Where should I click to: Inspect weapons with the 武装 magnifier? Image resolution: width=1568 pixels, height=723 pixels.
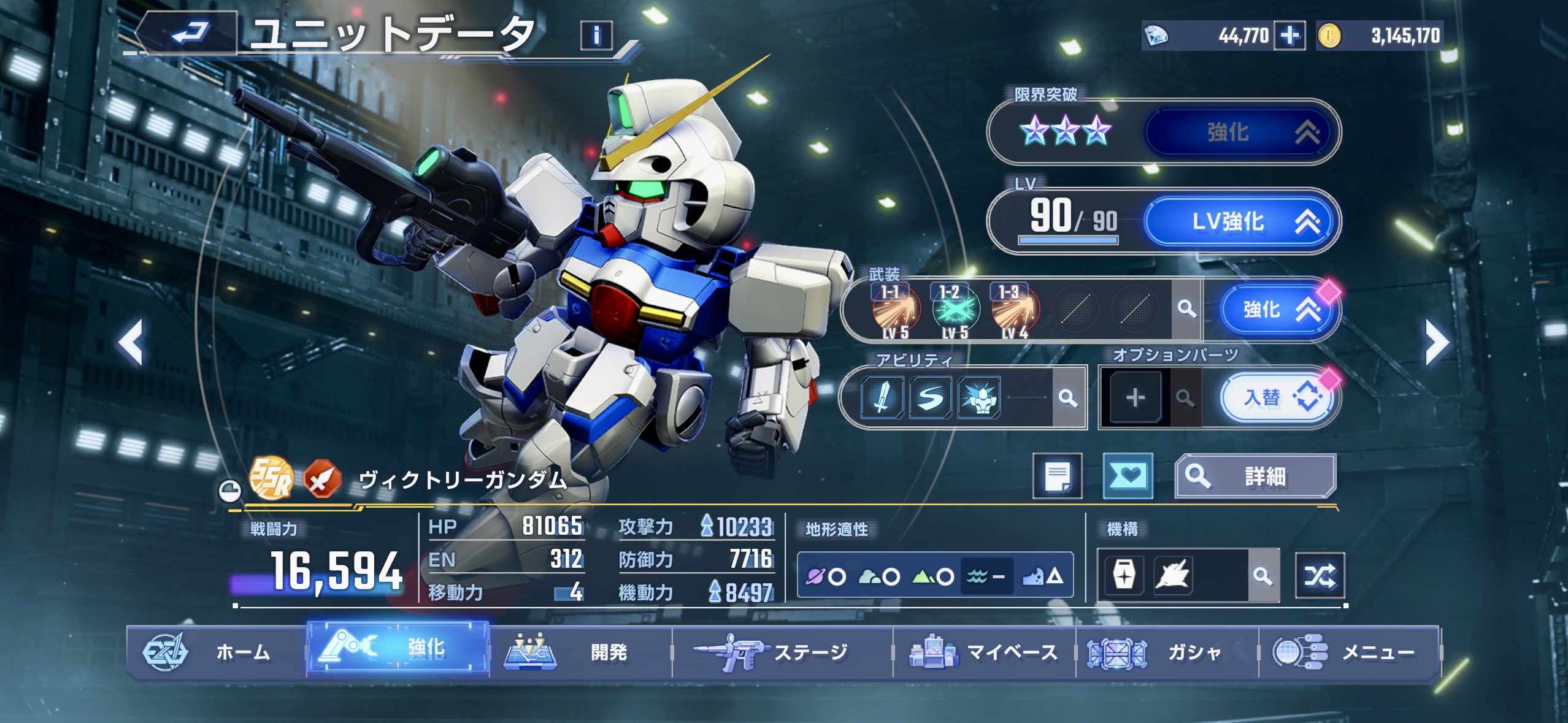click(x=1186, y=309)
